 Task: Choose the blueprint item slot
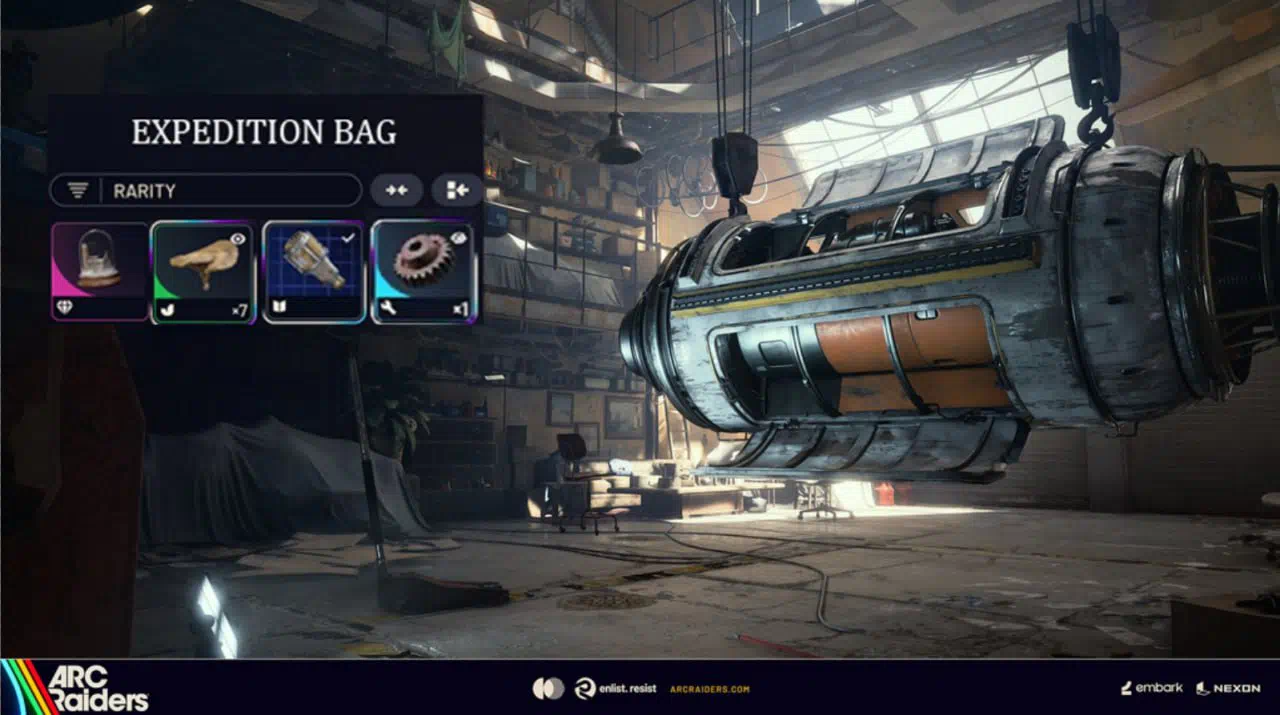pos(314,271)
